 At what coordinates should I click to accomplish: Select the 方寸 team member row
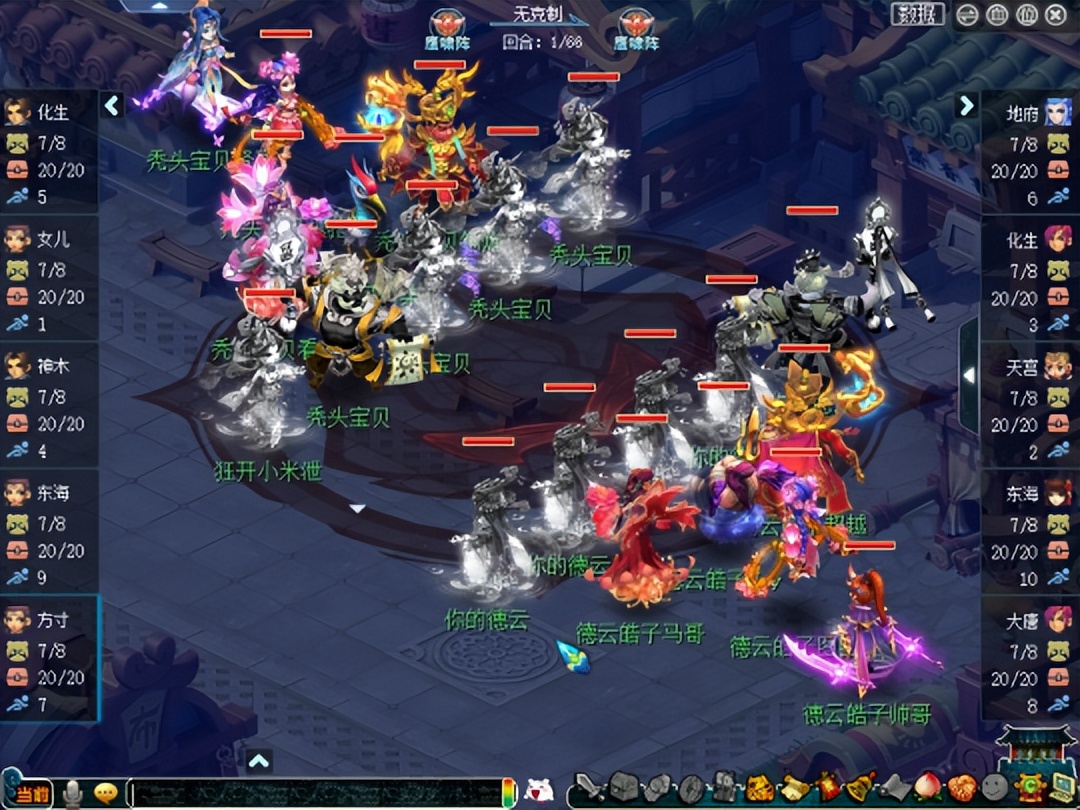pyautogui.click(x=49, y=658)
